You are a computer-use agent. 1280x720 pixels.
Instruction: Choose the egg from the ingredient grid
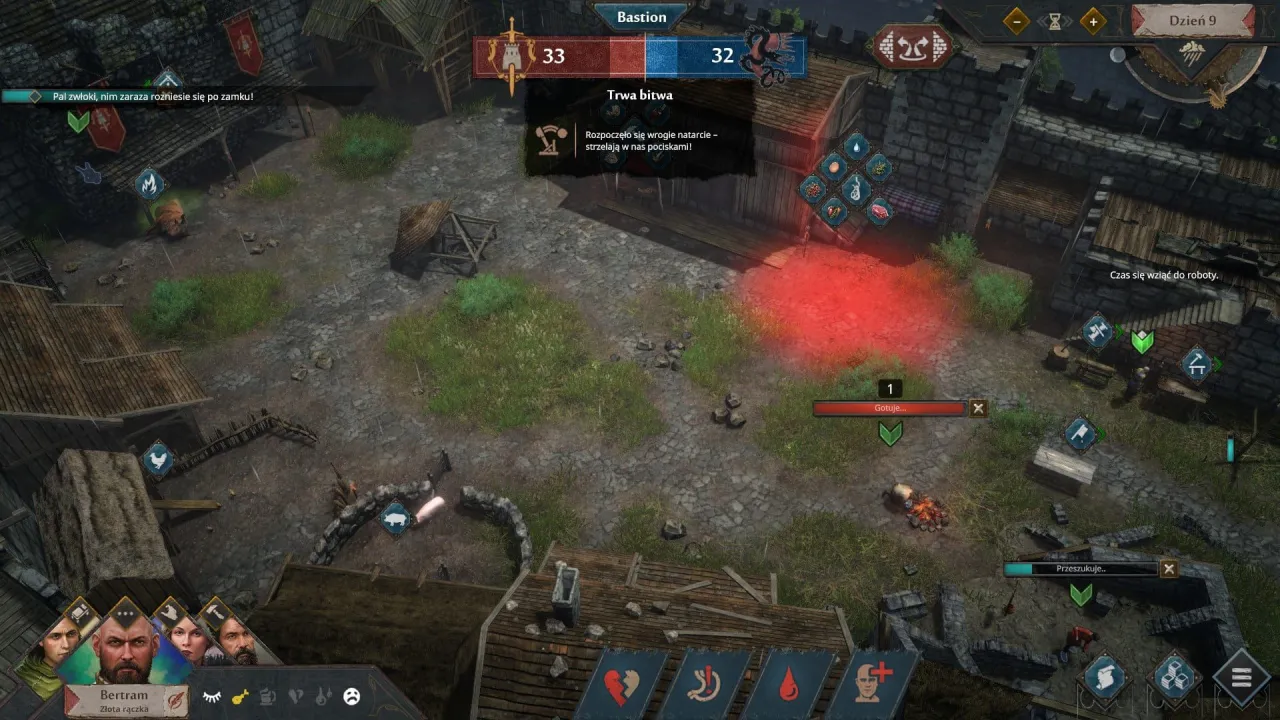pyautogui.click(x=835, y=167)
